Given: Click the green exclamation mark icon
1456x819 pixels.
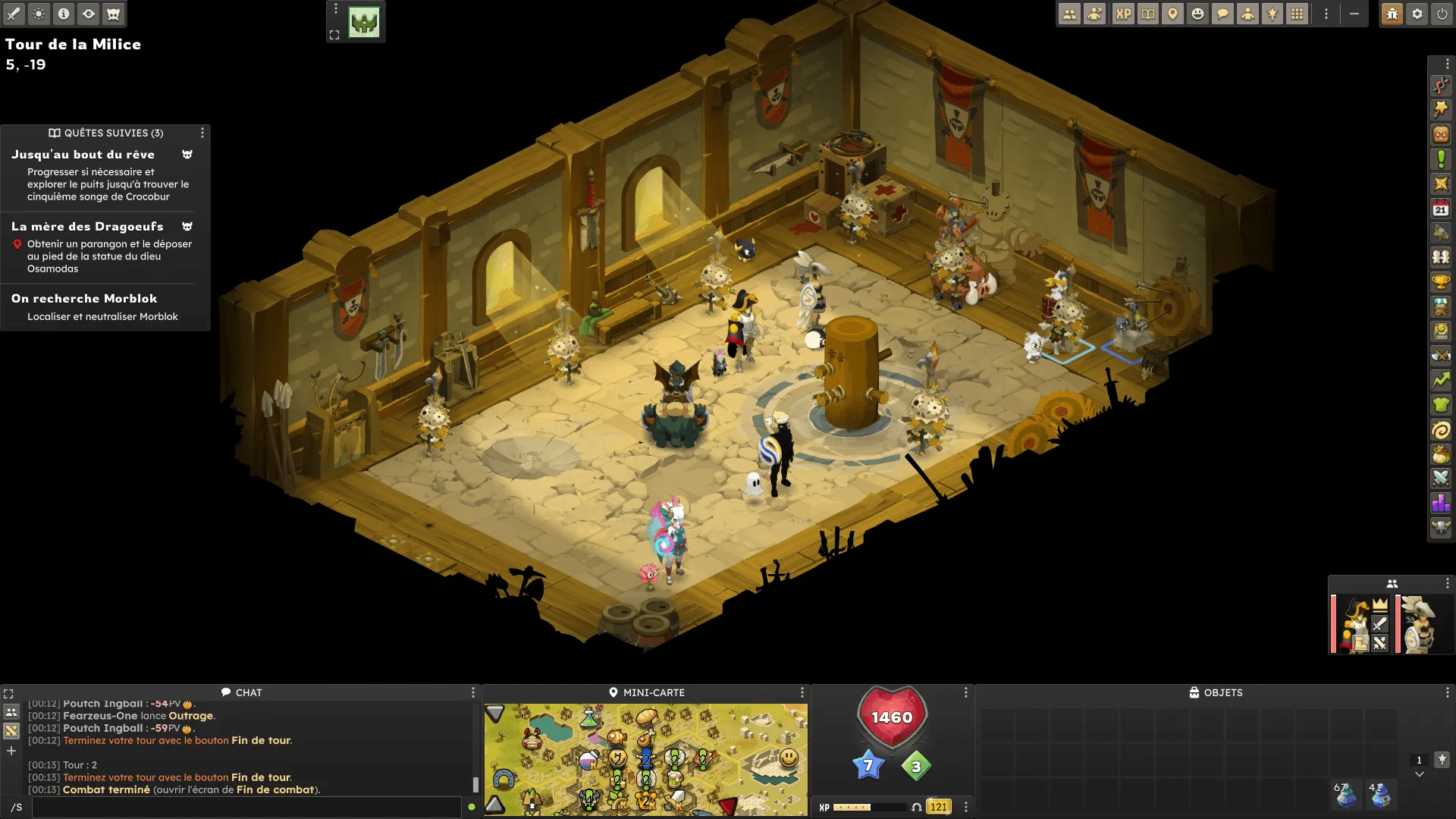Looking at the screenshot, I should 1441,159.
